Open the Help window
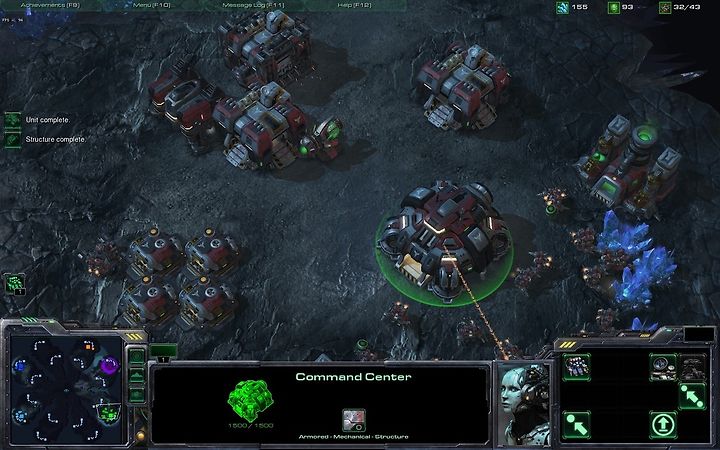This screenshot has height=450, width=720. click(355, 6)
